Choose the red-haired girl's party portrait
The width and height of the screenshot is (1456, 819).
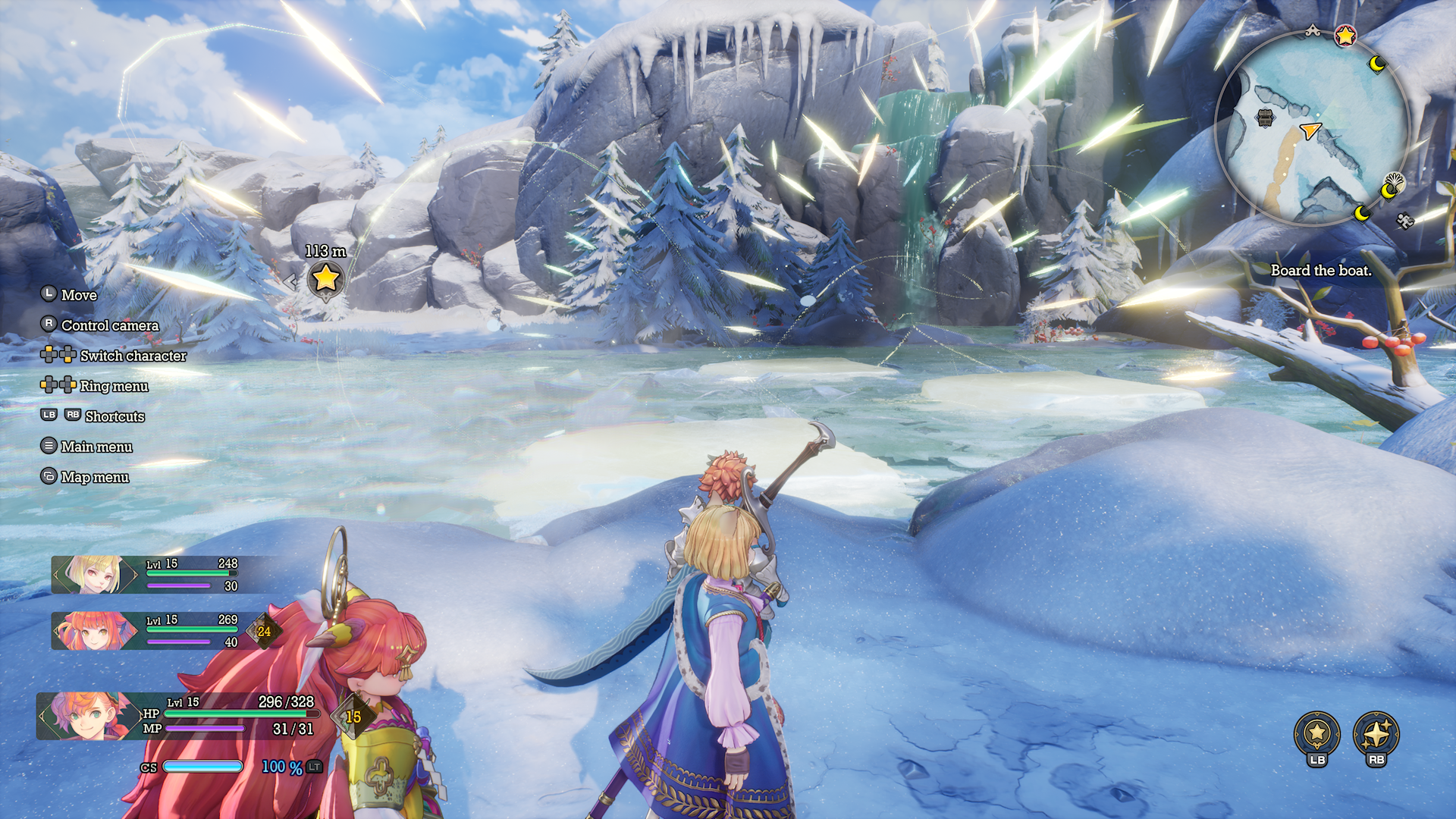click(x=93, y=631)
